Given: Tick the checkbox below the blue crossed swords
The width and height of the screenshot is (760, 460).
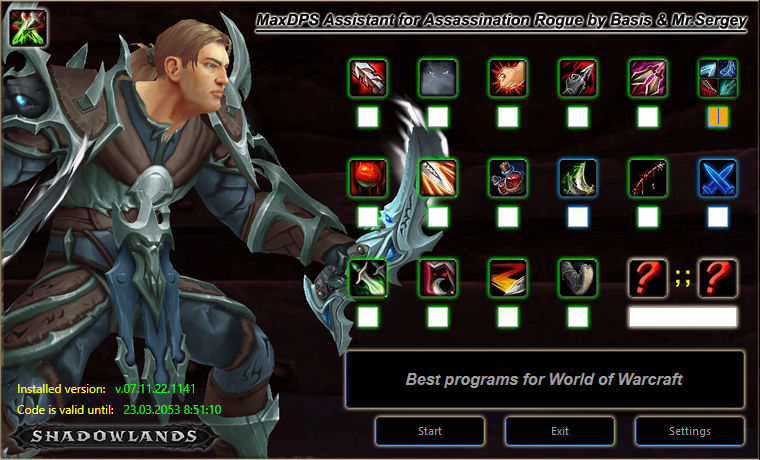Looking at the screenshot, I should coord(718,216).
